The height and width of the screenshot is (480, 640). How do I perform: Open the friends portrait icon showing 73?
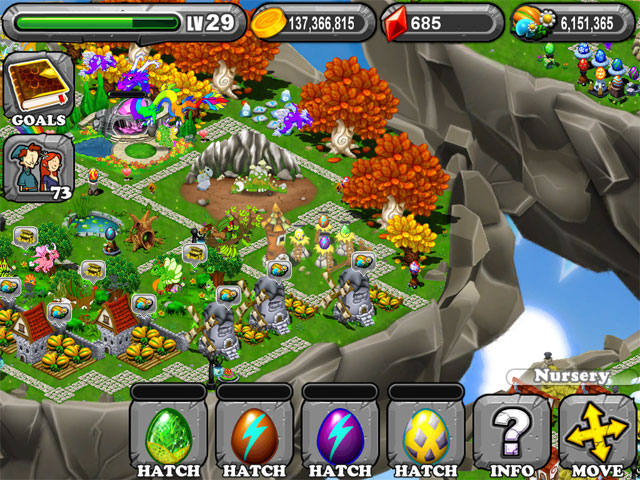coord(38,170)
